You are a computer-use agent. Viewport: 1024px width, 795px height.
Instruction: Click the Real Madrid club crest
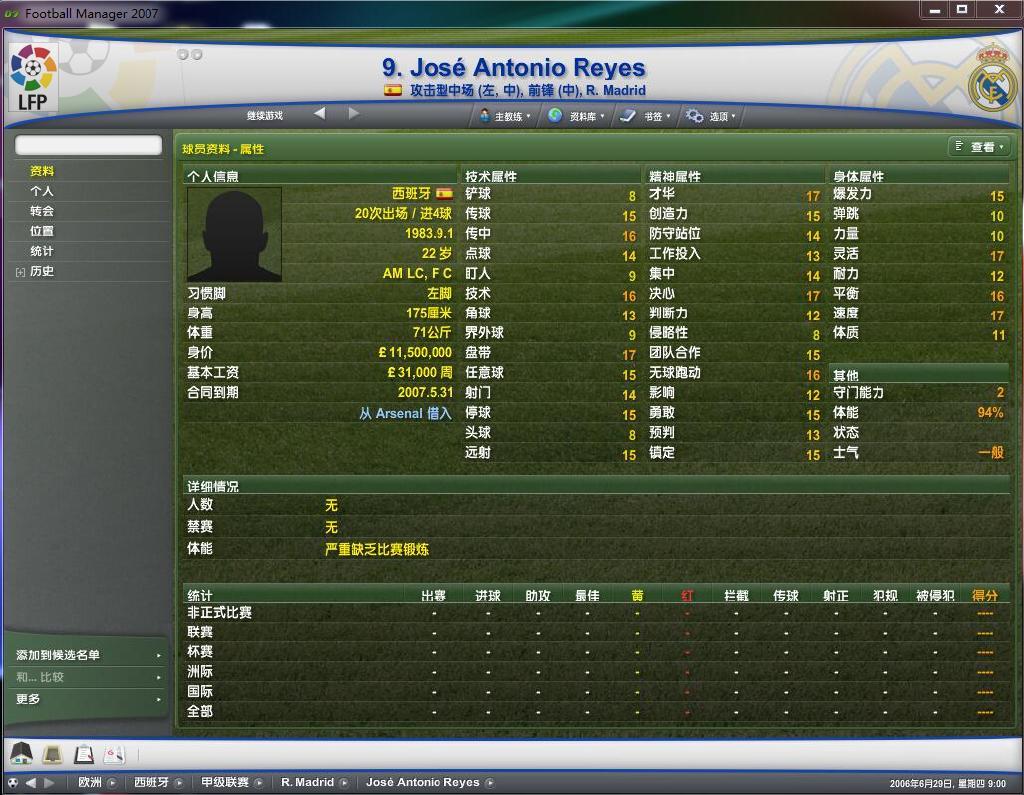[991, 78]
